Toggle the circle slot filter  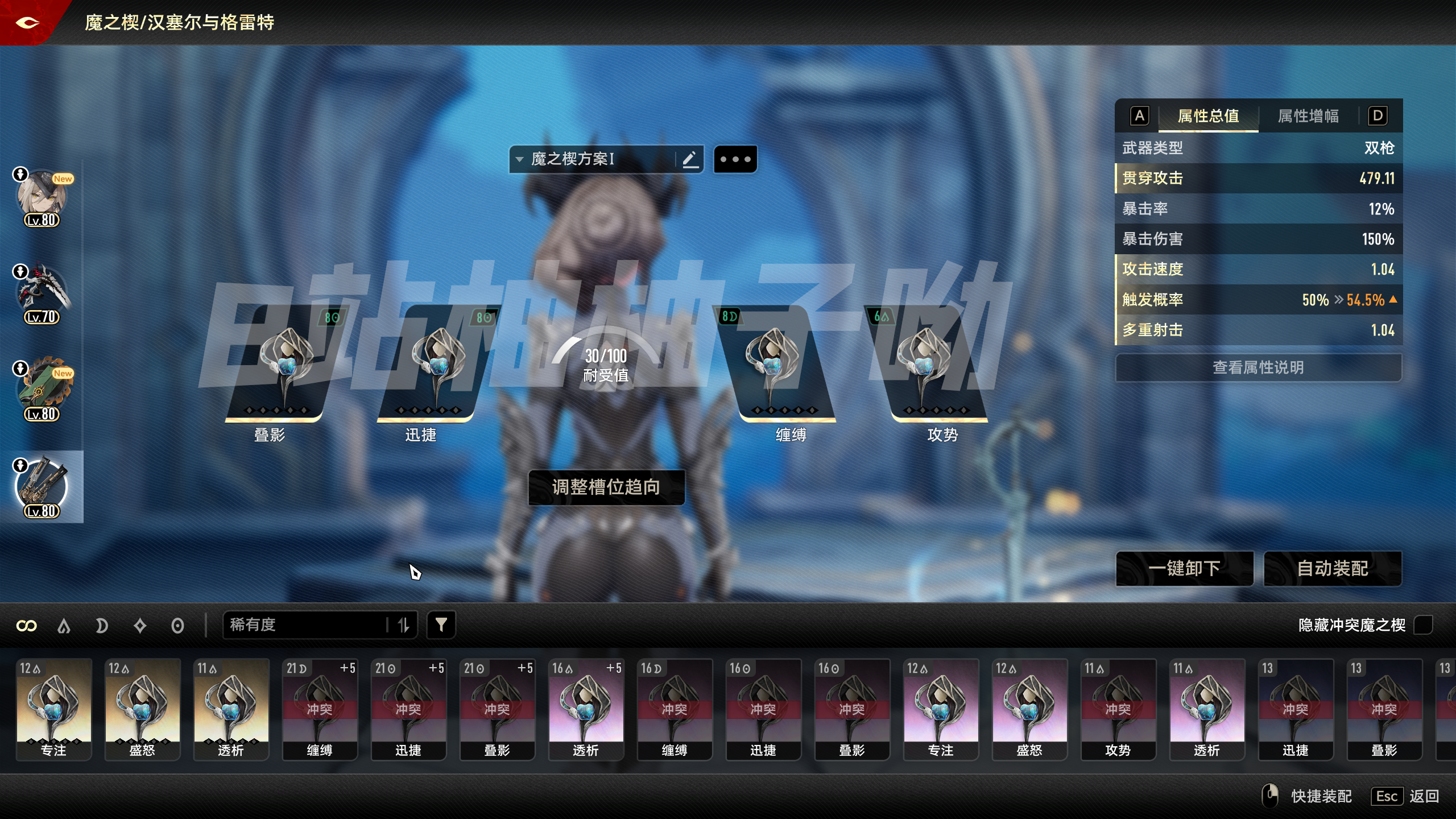tap(177, 624)
